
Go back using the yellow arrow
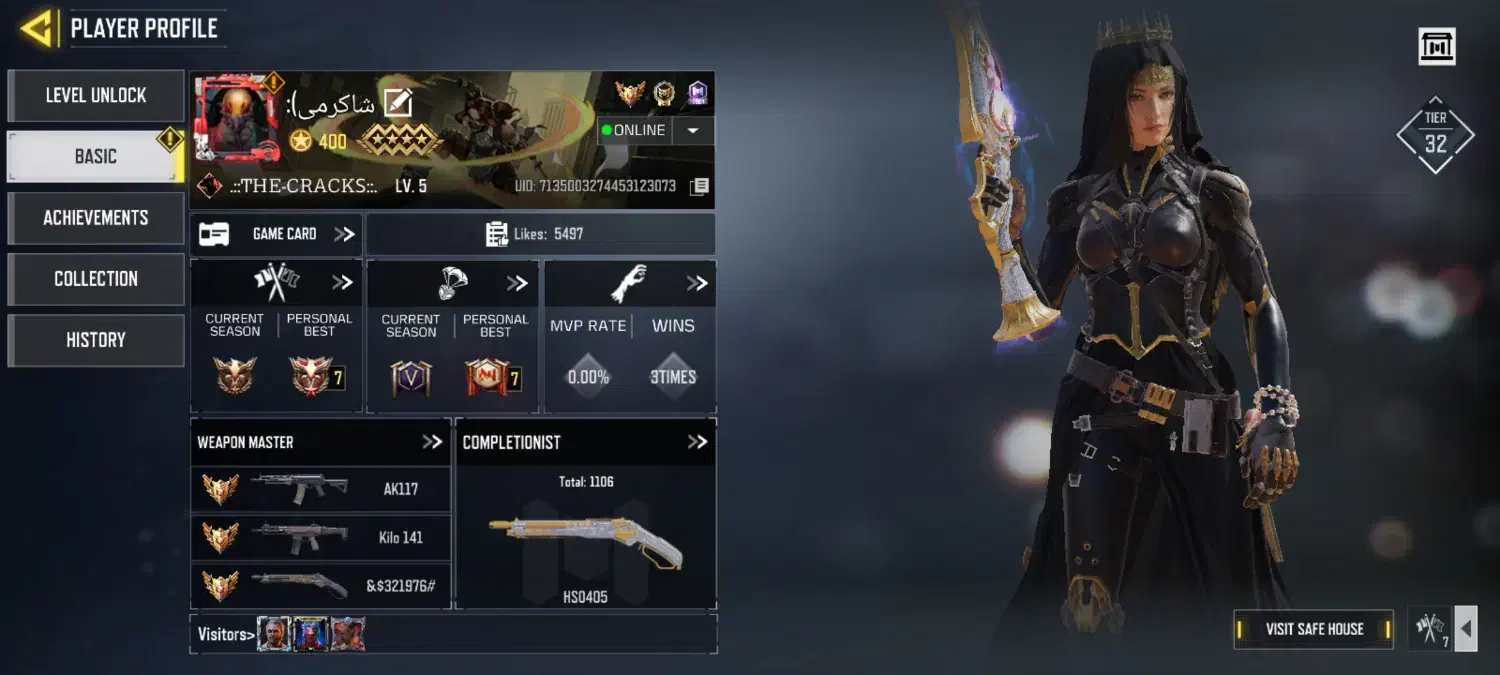(37, 28)
